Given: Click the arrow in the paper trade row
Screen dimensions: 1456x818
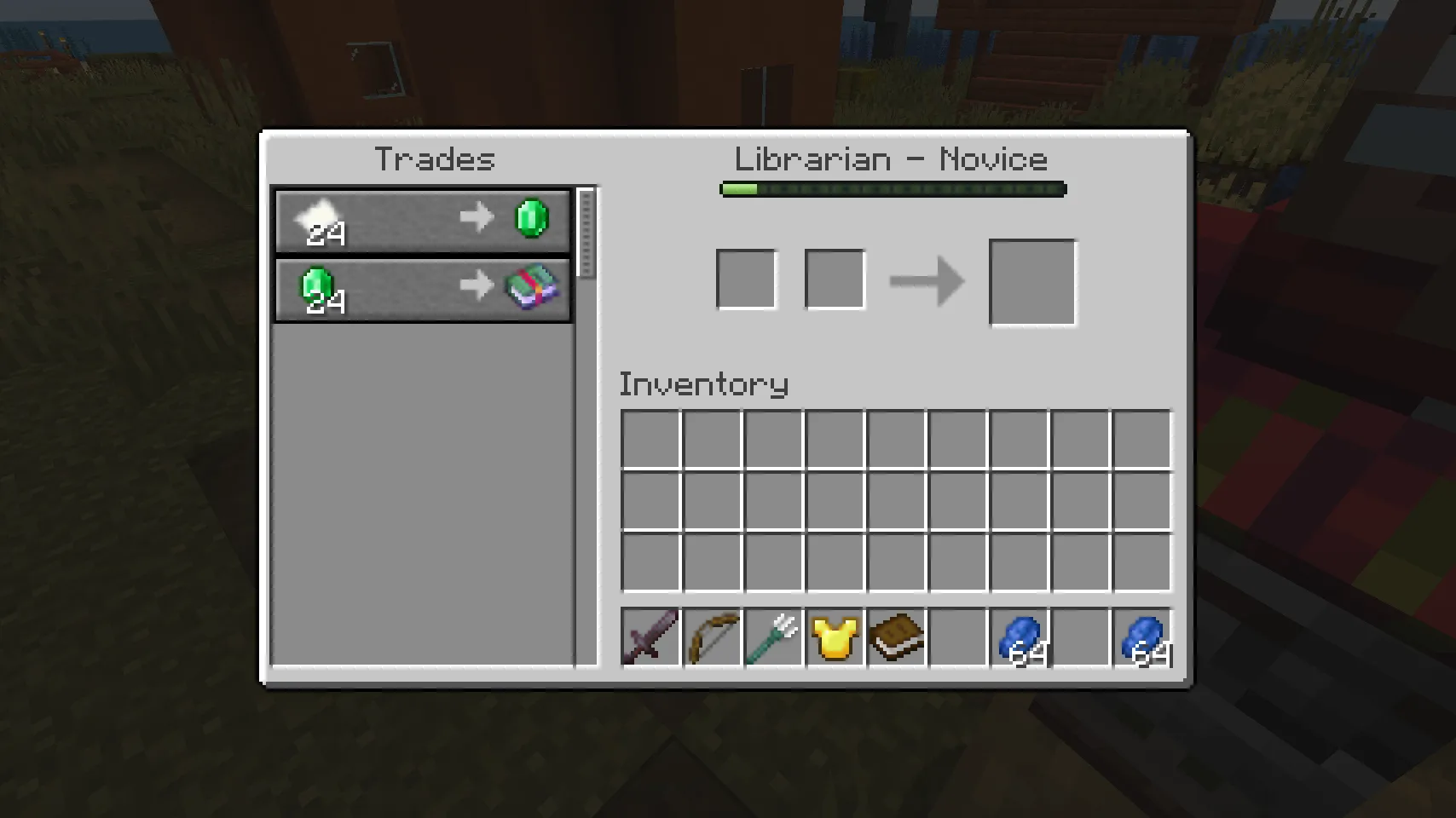Looking at the screenshot, I should coord(477,217).
